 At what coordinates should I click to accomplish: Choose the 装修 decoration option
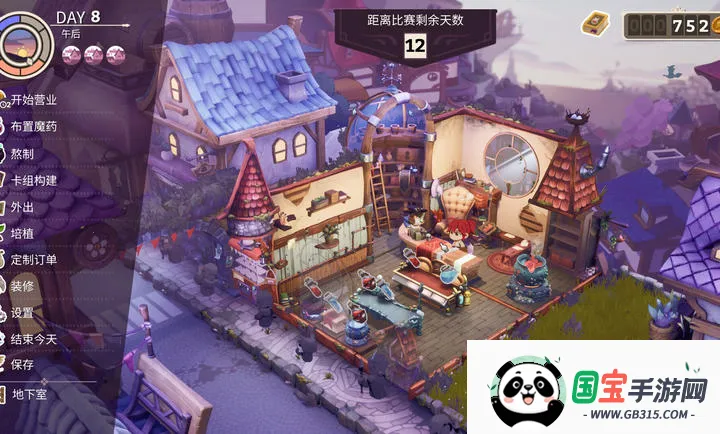click(22, 285)
